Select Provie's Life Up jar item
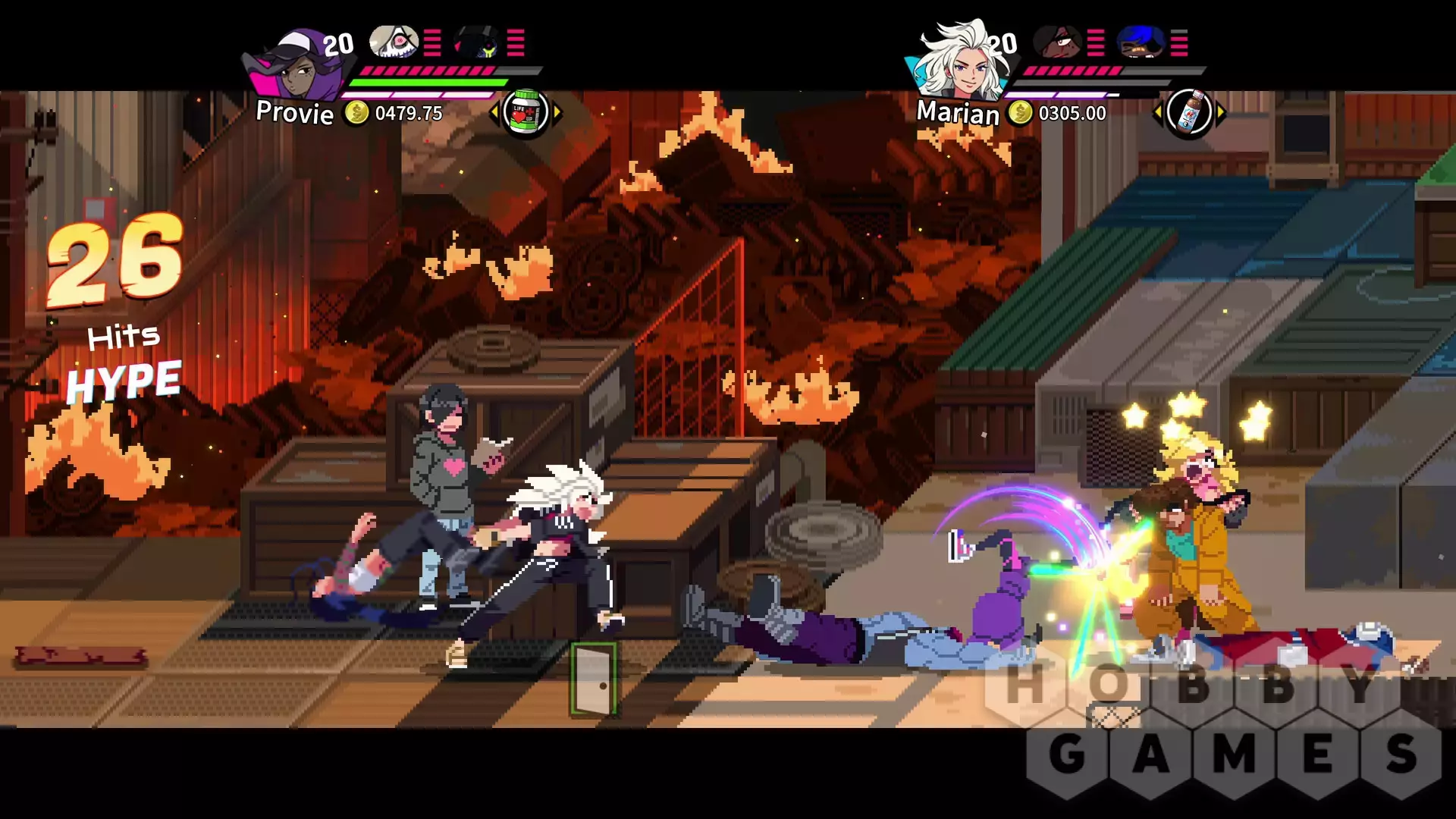Screen dimensions: 1456x819 [x=526, y=112]
